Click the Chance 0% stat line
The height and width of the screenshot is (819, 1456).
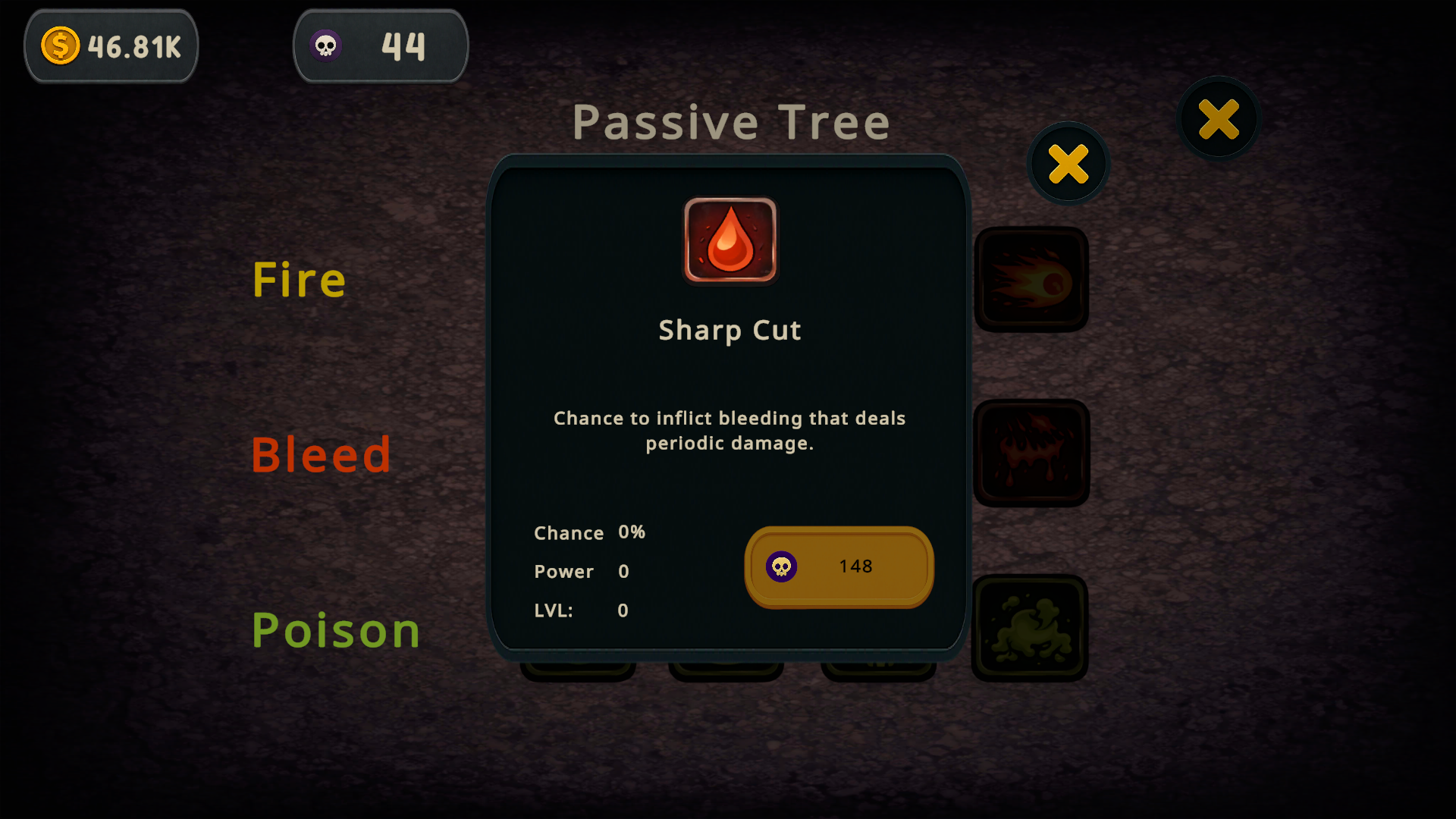coord(589,533)
